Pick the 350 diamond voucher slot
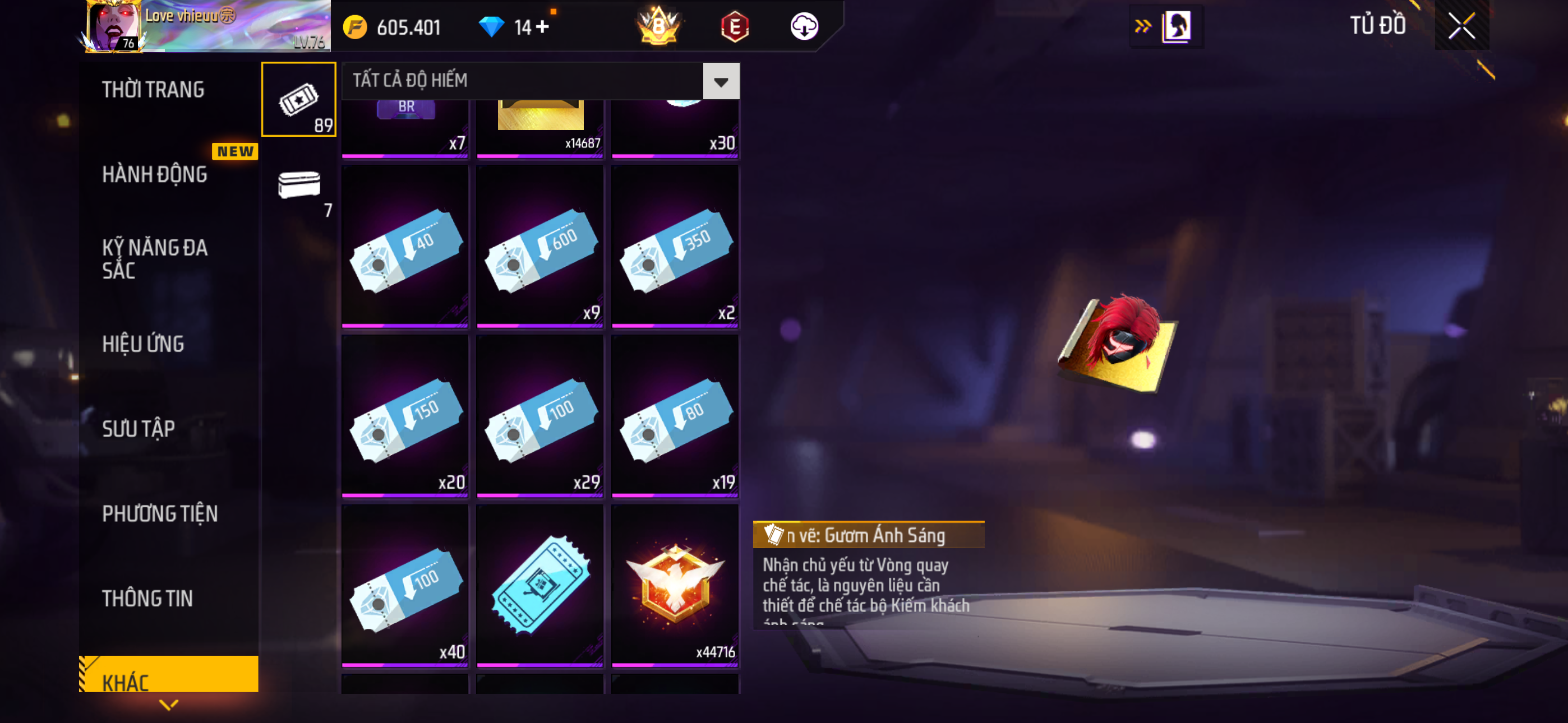Viewport: 1568px width, 723px height. [x=675, y=247]
